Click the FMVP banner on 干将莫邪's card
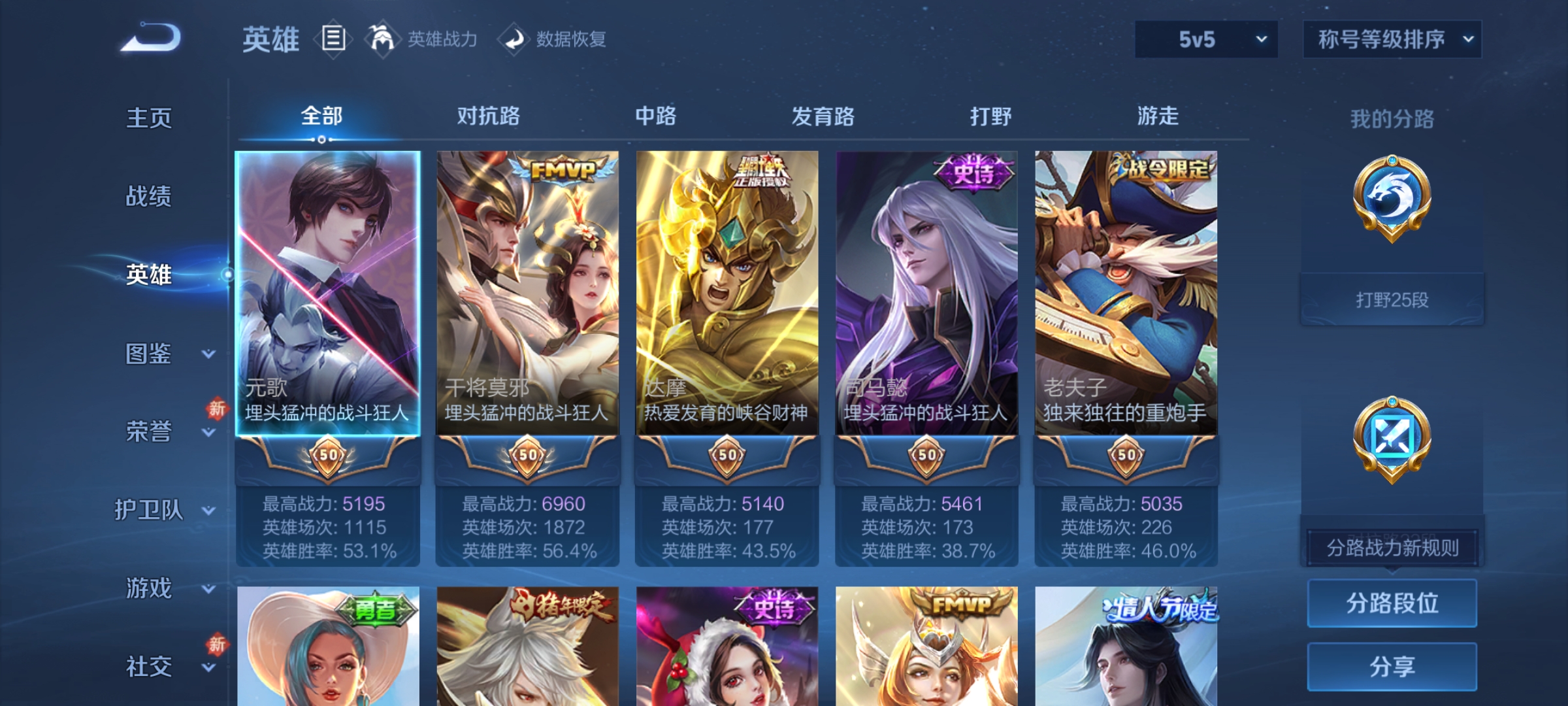The height and width of the screenshot is (706, 1568). 563,169
